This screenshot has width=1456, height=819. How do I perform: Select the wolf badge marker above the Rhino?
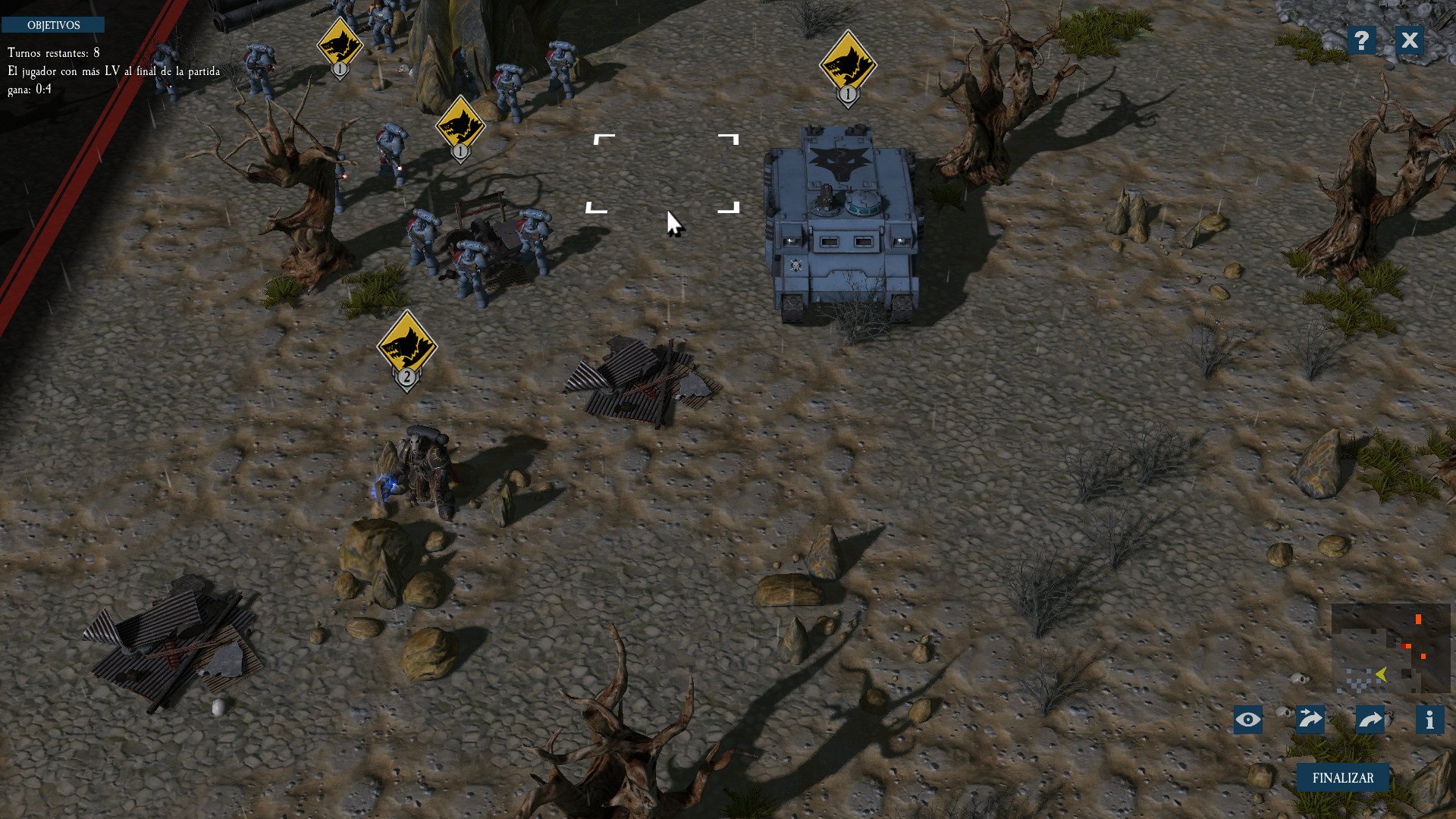point(847,64)
